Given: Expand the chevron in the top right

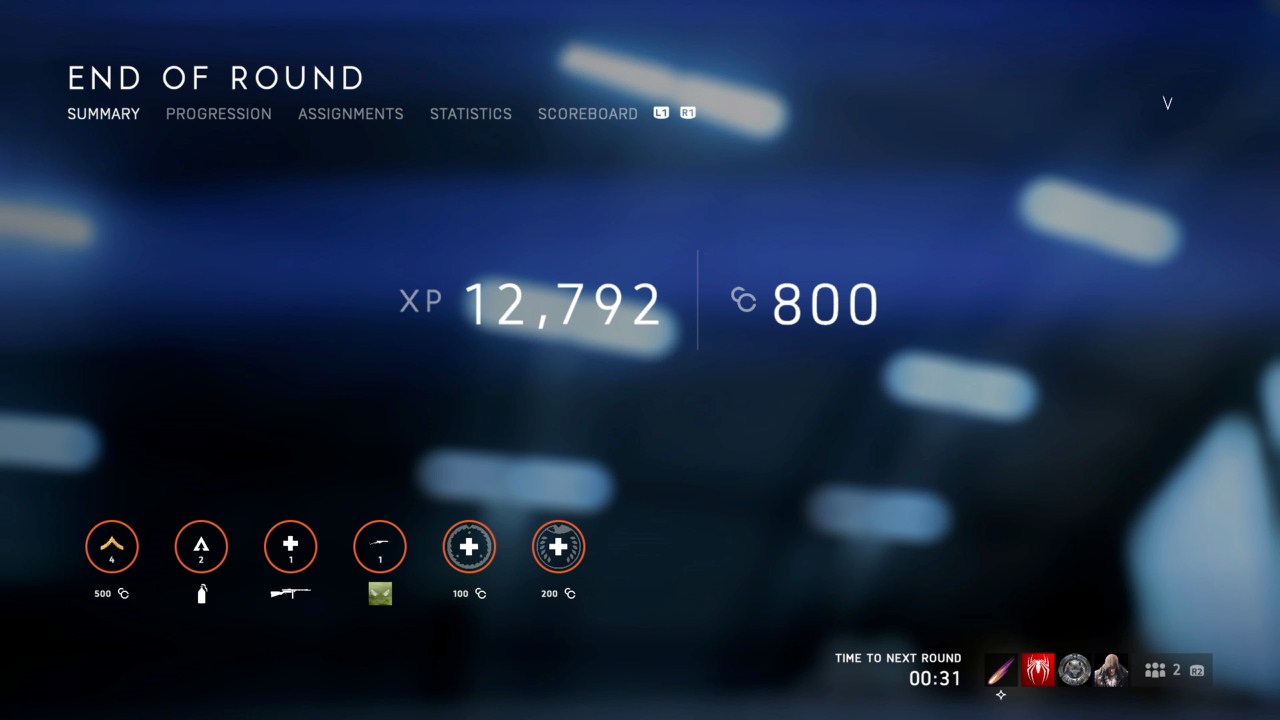Looking at the screenshot, I should click(1167, 103).
